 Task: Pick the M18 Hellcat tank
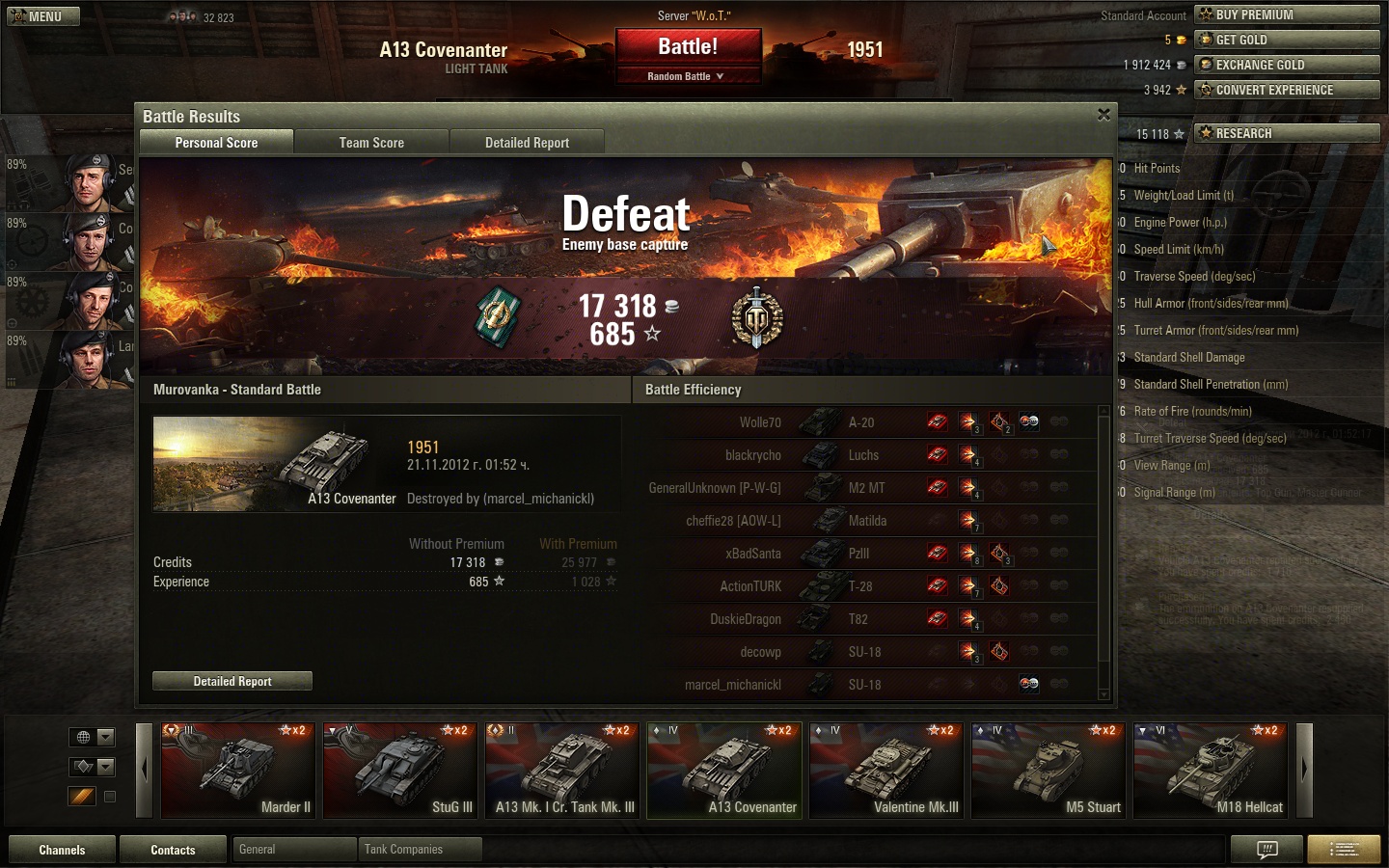(1210, 771)
